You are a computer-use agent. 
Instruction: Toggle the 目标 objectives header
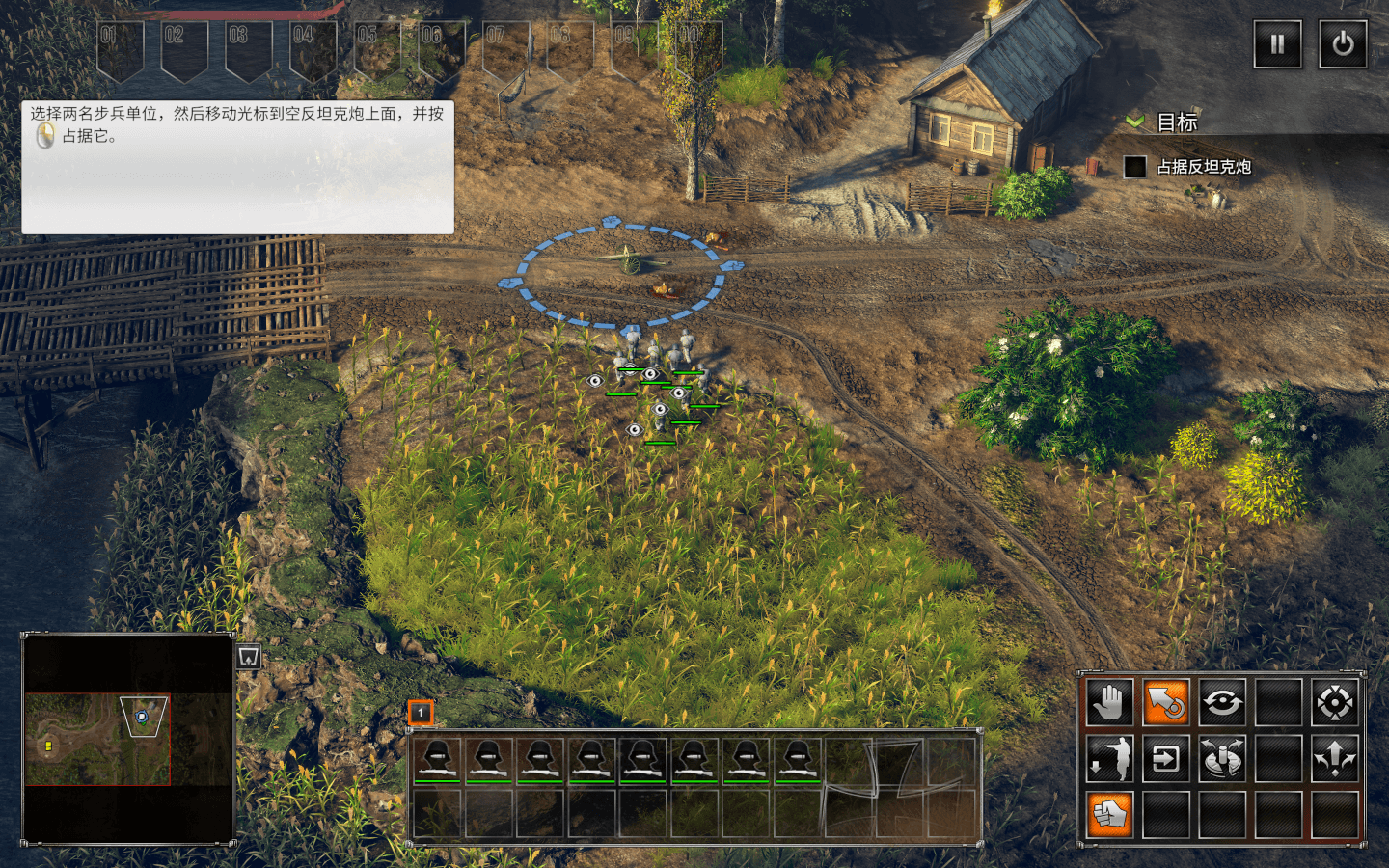[1176, 122]
